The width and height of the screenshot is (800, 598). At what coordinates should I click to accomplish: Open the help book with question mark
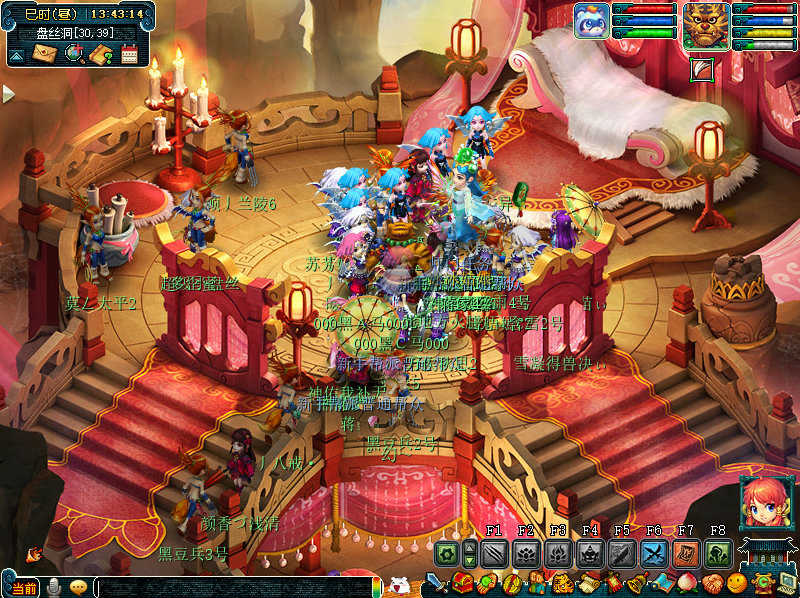pos(100,54)
